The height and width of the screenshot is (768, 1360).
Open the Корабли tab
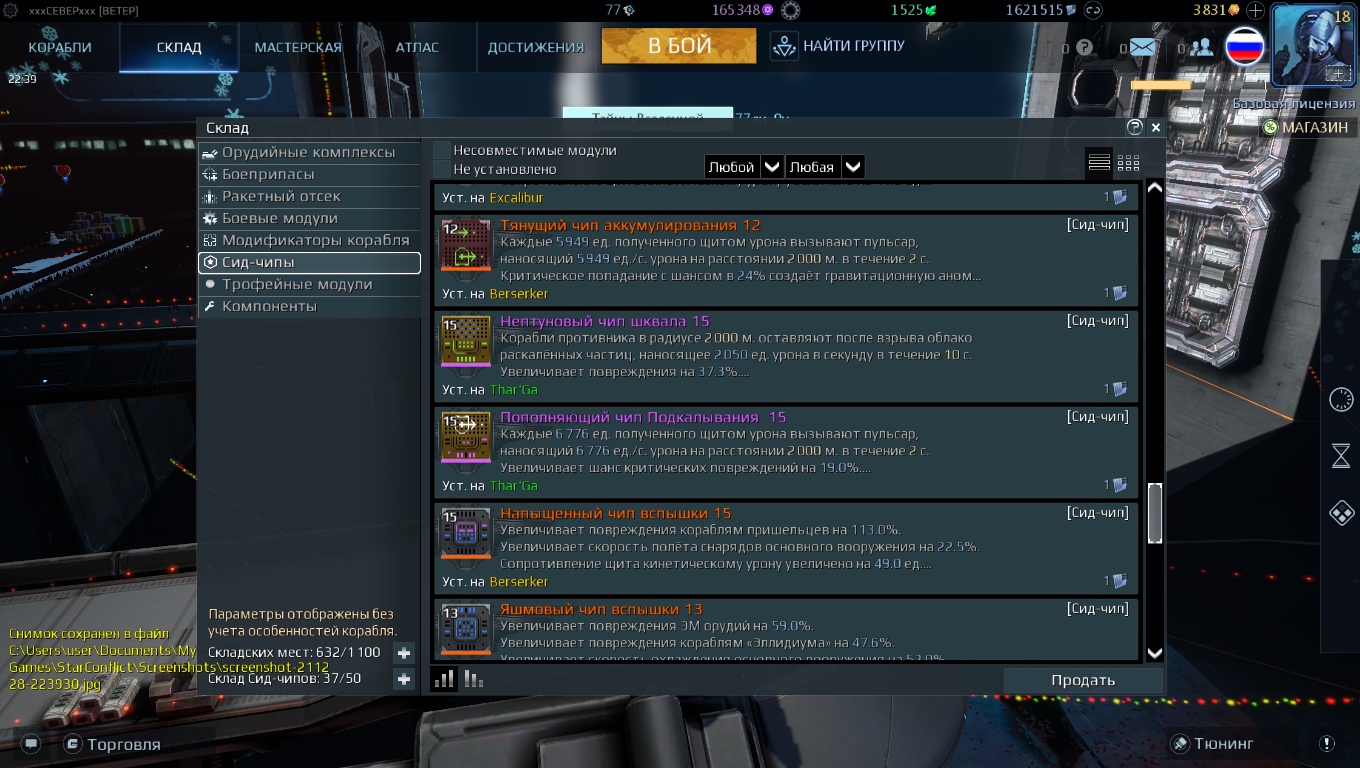[60, 47]
